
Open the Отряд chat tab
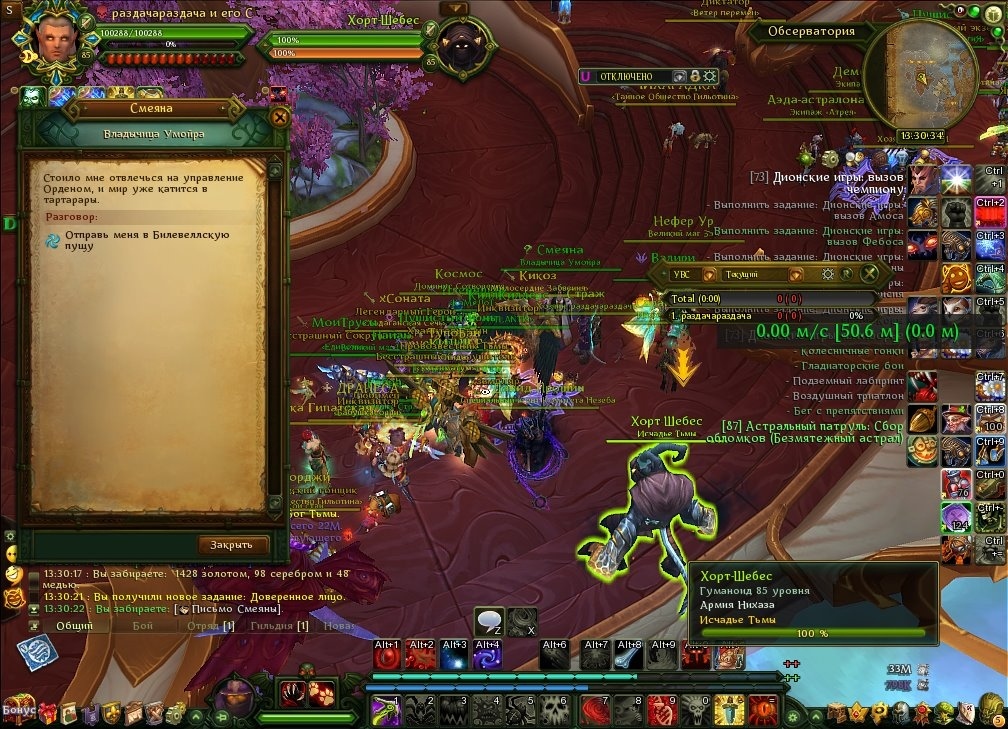pyautogui.click(x=210, y=625)
